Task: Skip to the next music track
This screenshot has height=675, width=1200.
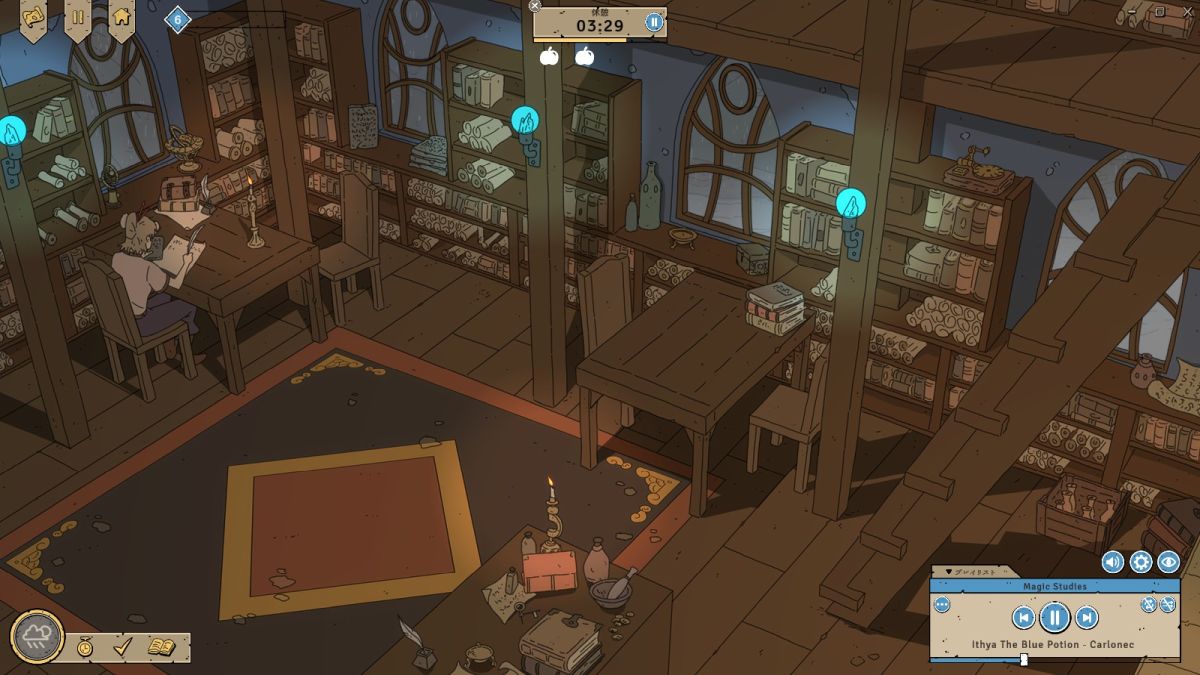Action: pyautogui.click(x=1087, y=617)
